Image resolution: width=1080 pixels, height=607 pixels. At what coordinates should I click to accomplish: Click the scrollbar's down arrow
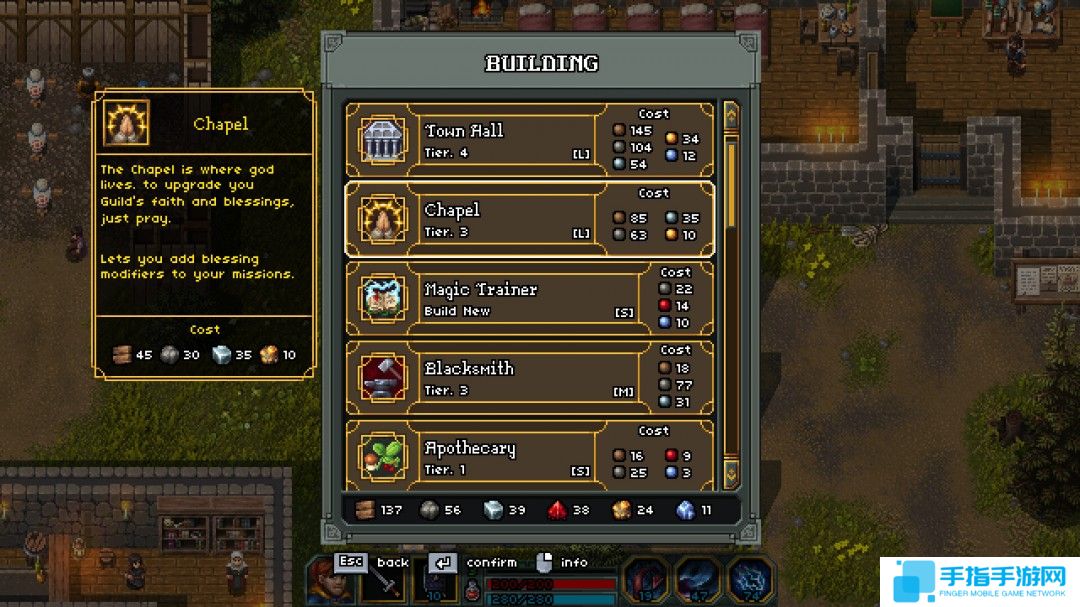[730, 473]
